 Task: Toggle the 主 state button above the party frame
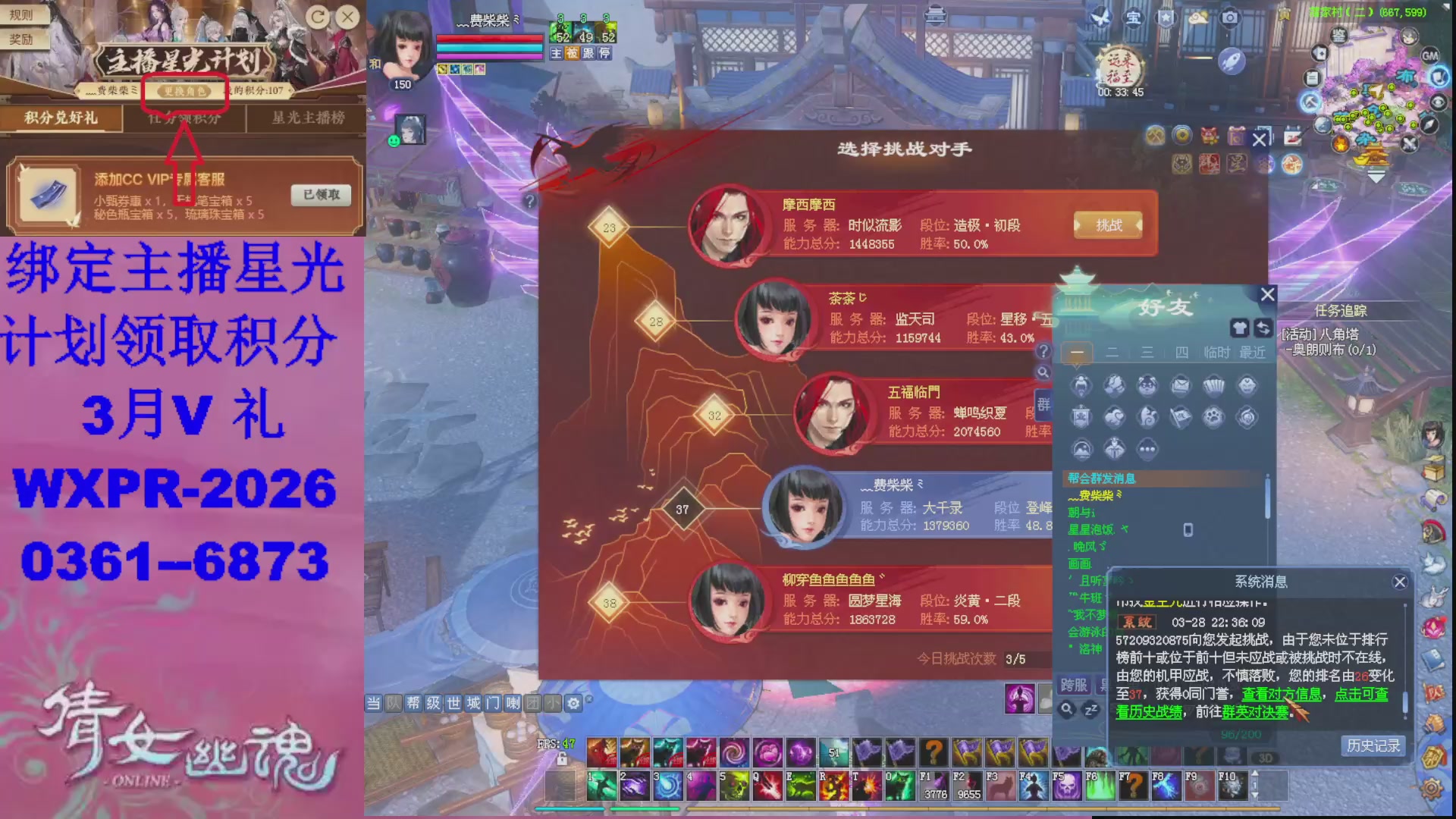click(x=556, y=53)
